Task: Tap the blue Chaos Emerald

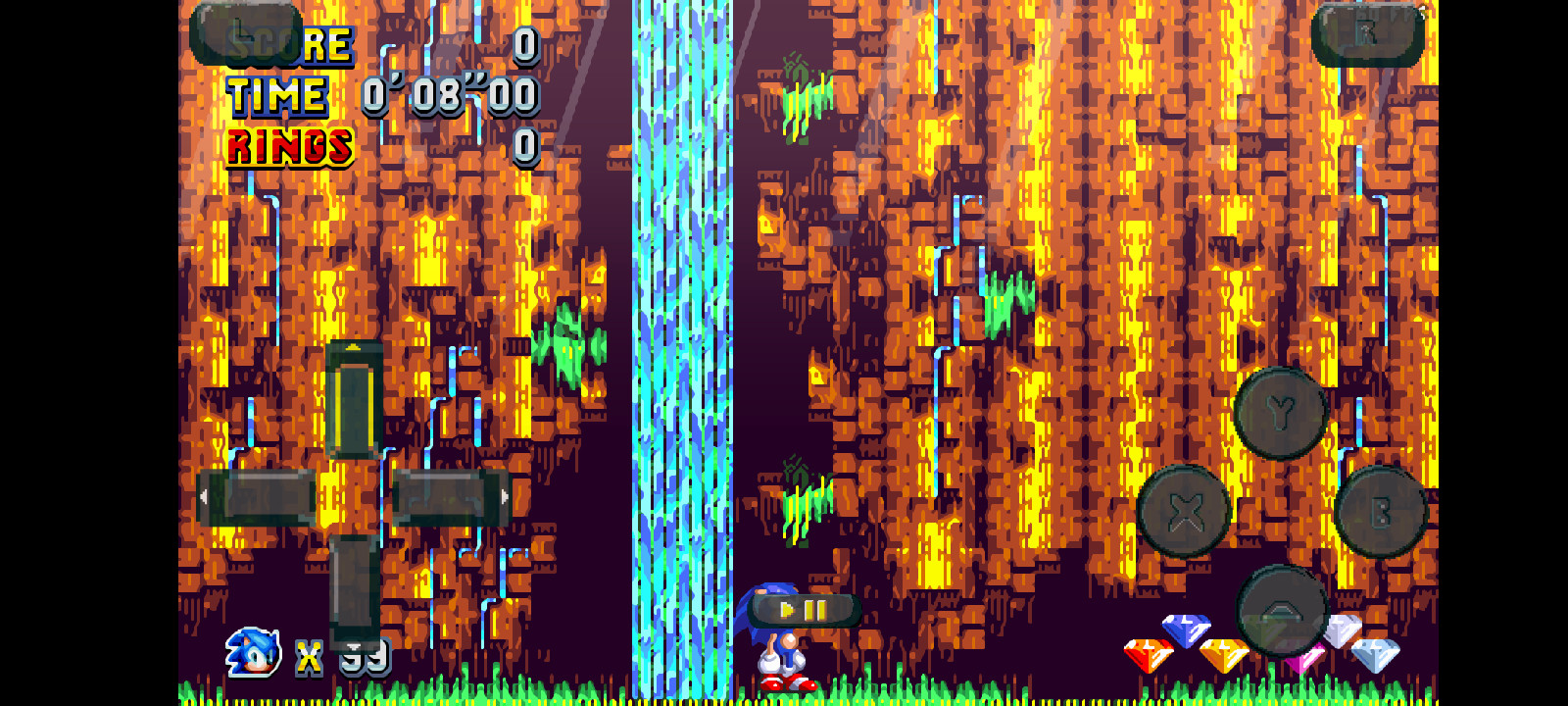Action: [x=1186, y=630]
